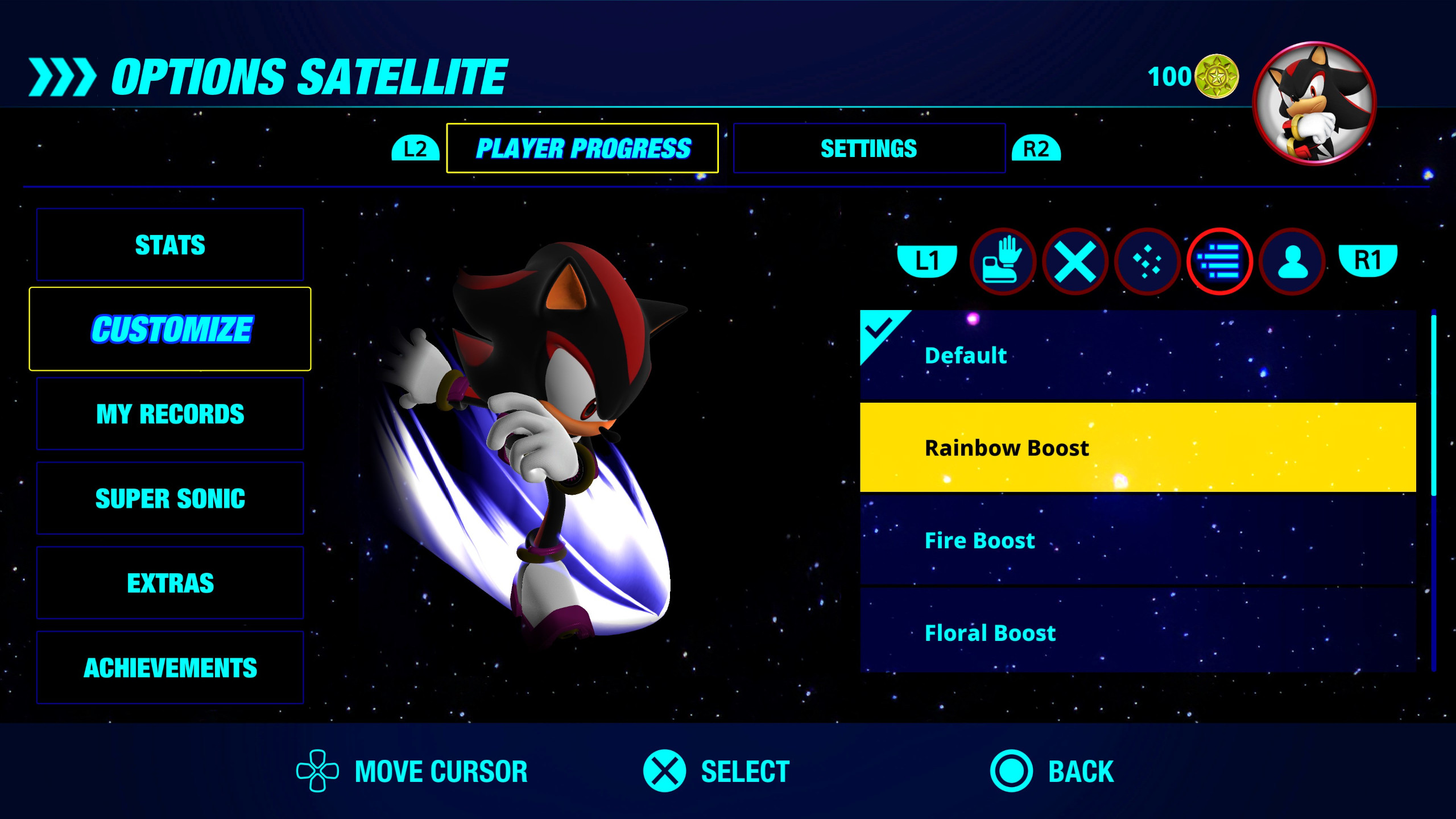1456x819 pixels.
Task: Open the Achievements section
Action: click(169, 667)
